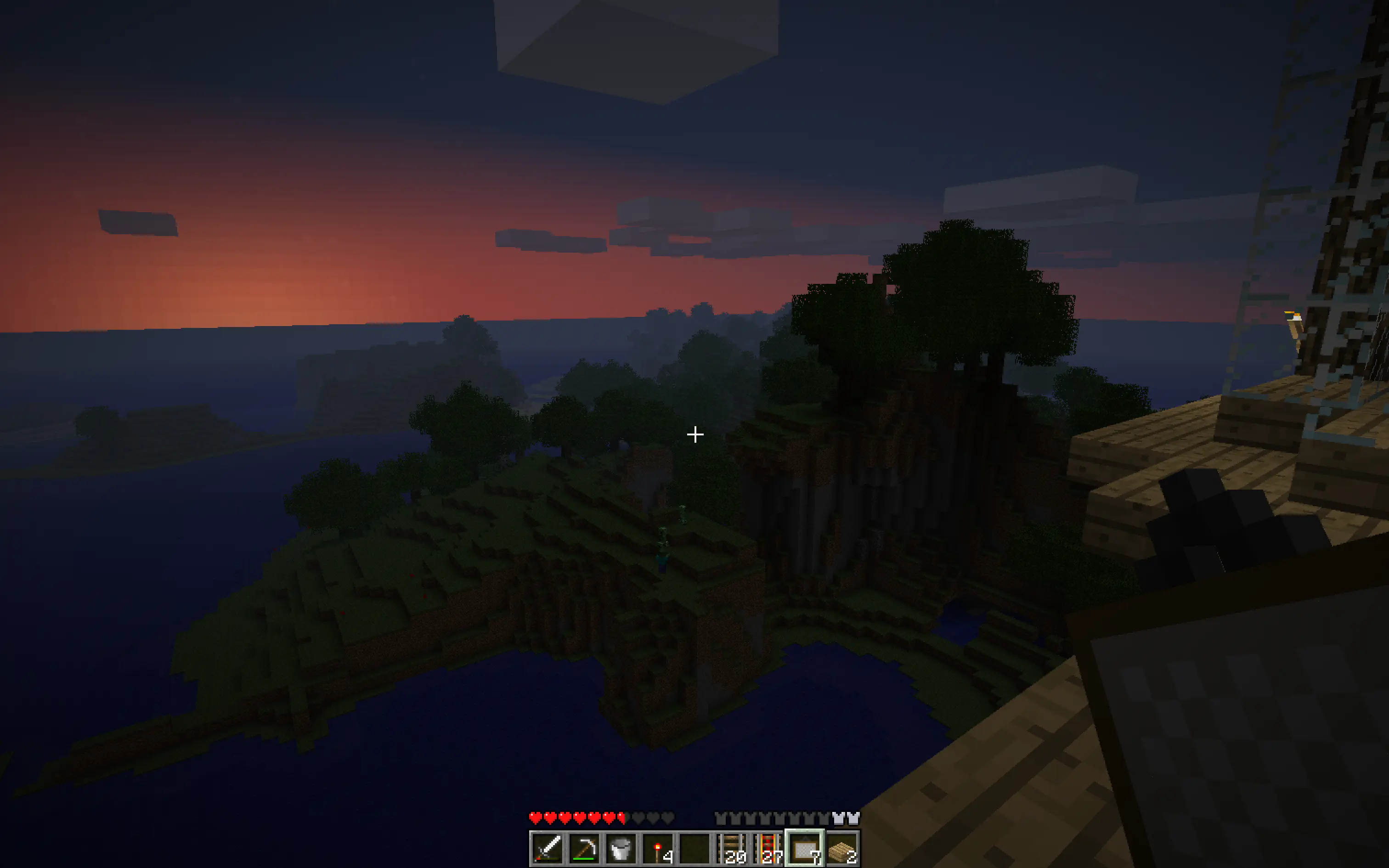Select the empty bucket item

point(621,848)
